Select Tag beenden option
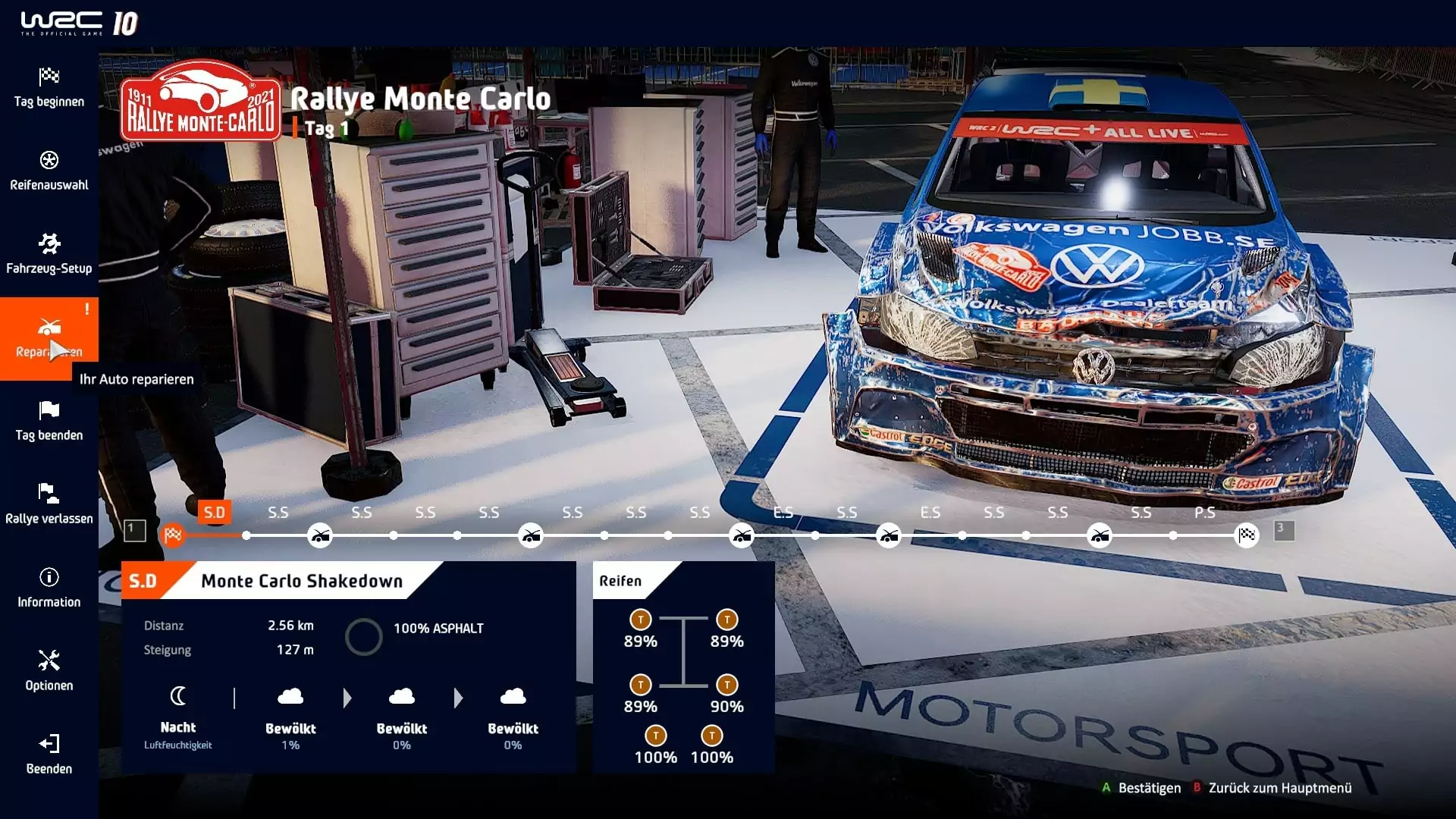This screenshot has height=819, width=1456. tap(49, 422)
